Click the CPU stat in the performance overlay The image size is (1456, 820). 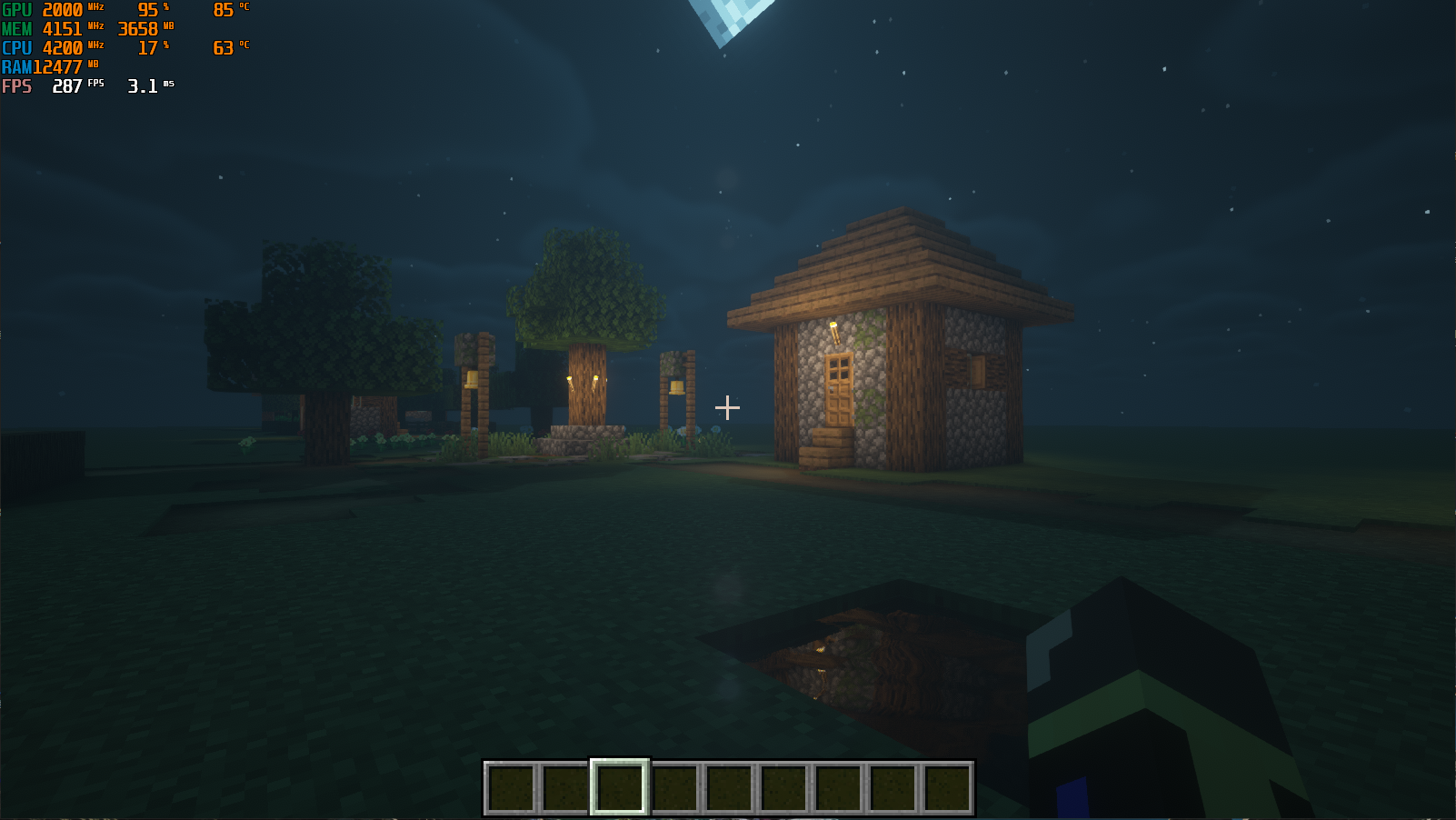pos(55,48)
